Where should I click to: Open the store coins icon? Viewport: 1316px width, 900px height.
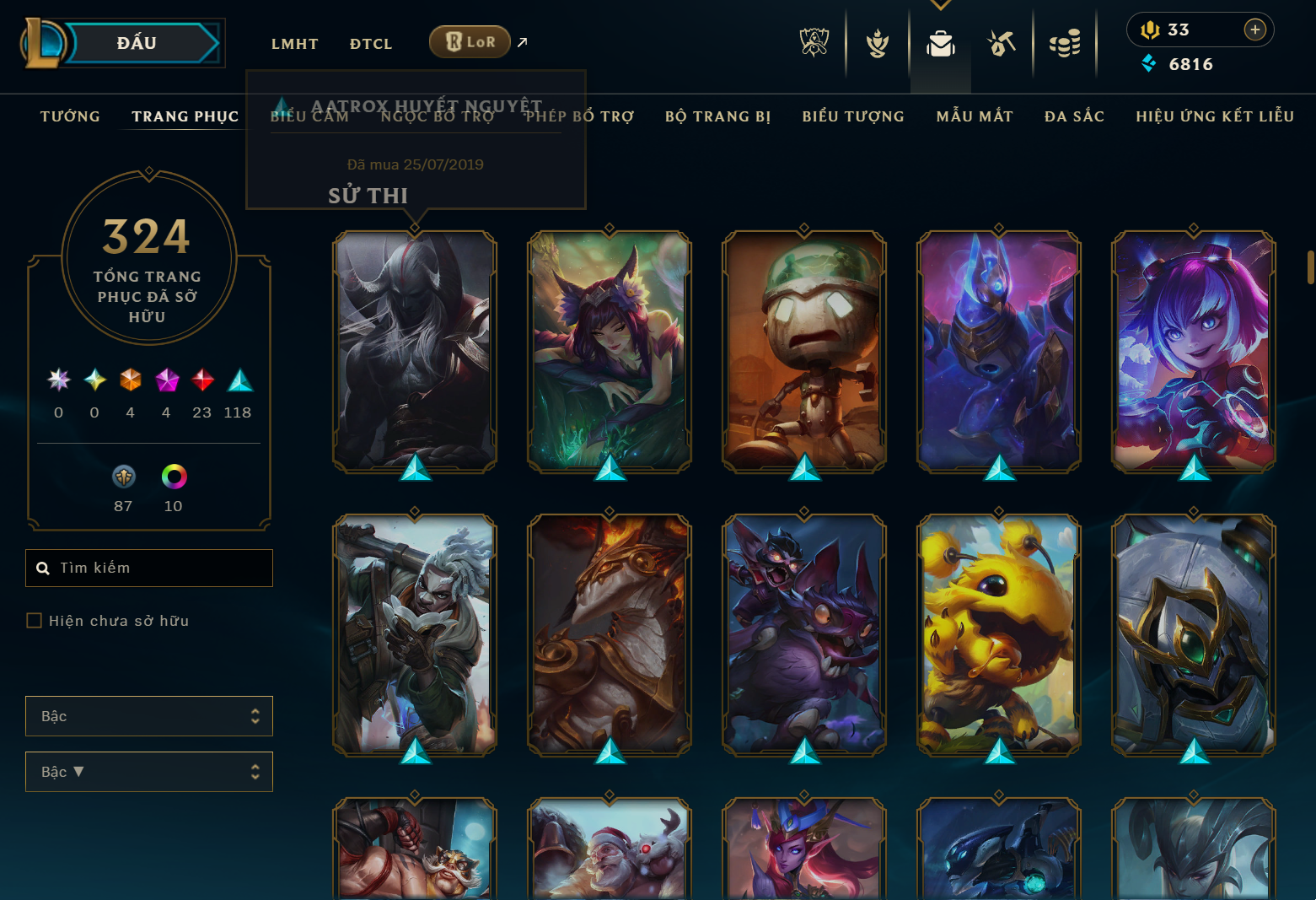point(1065,44)
